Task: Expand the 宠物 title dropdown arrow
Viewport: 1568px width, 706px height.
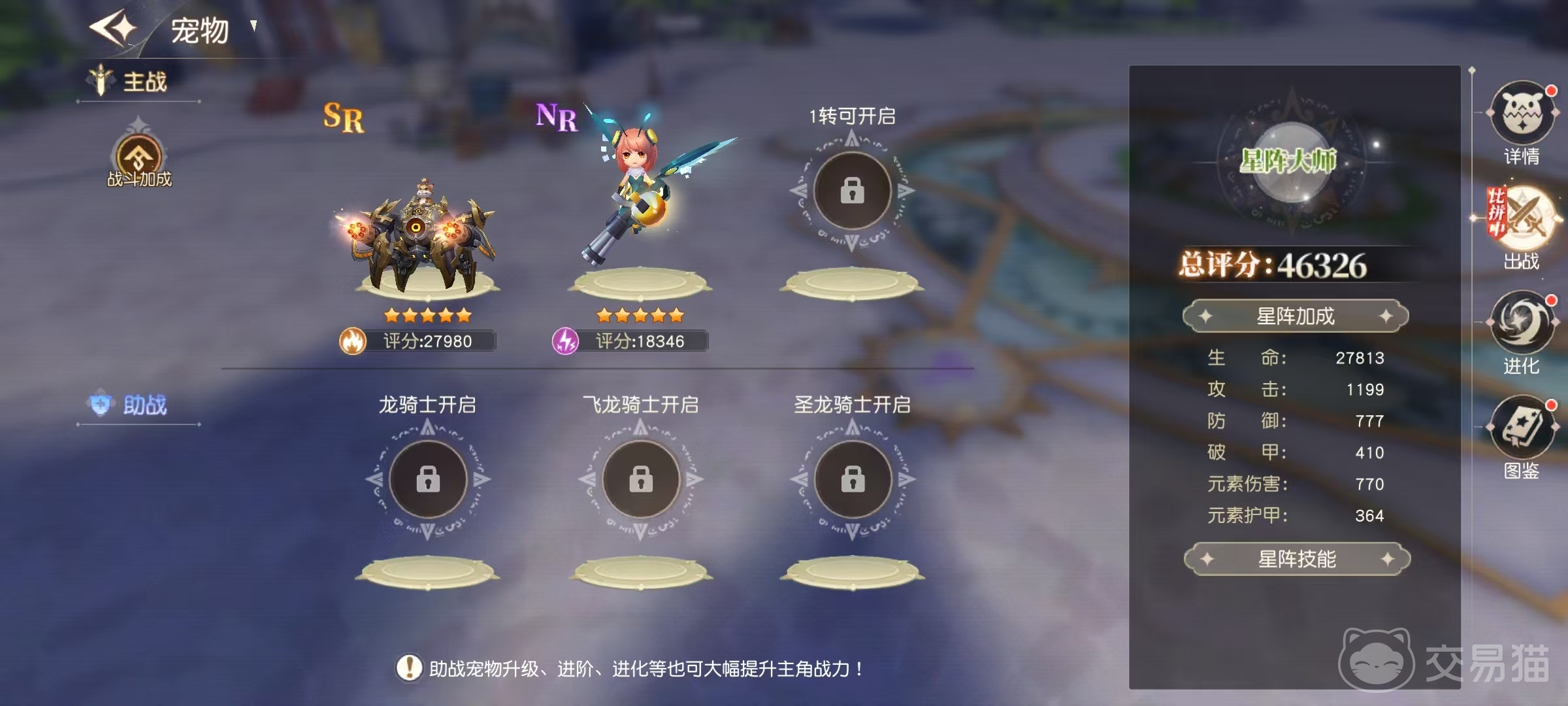Action: pyautogui.click(x=253, y=26)
